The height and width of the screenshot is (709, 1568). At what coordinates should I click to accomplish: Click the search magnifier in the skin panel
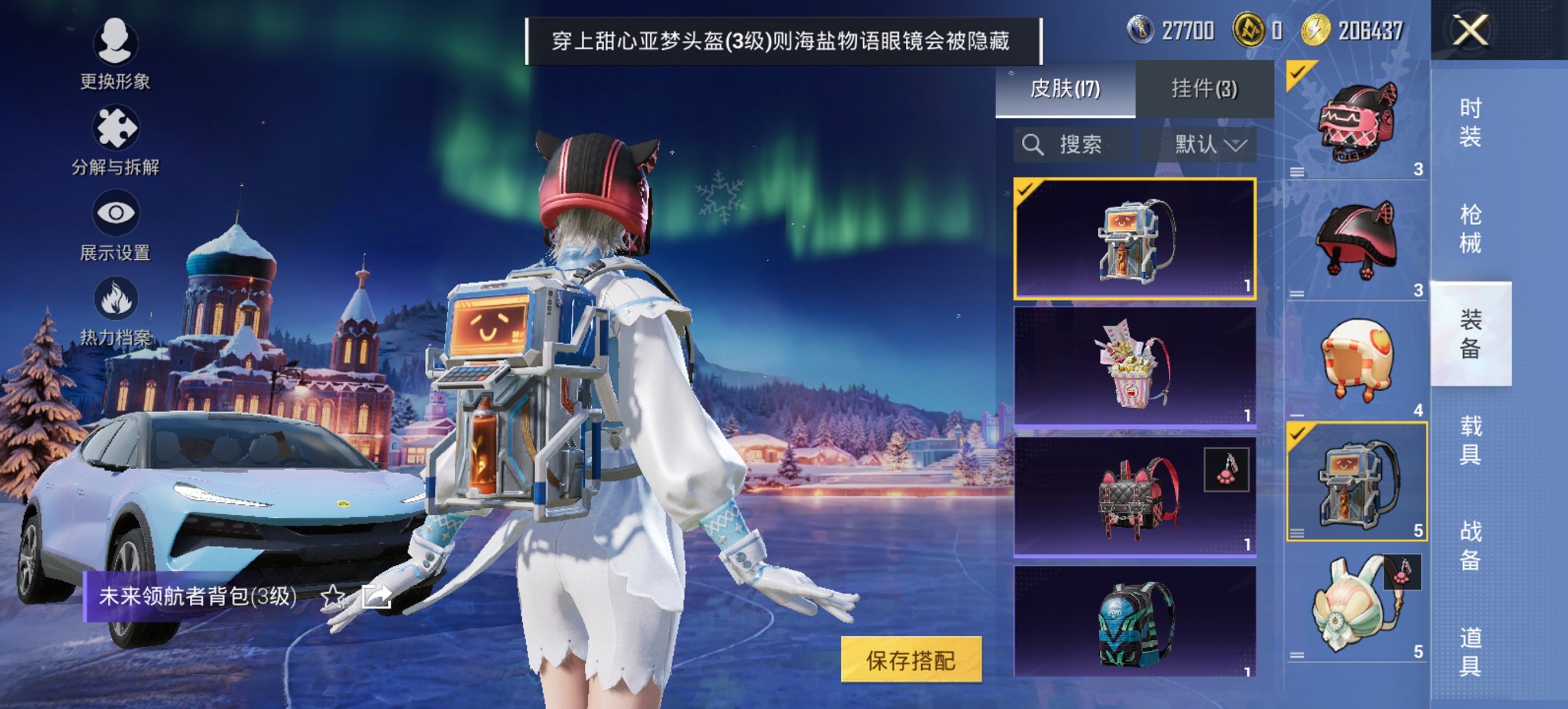[x=1032, y=144]
